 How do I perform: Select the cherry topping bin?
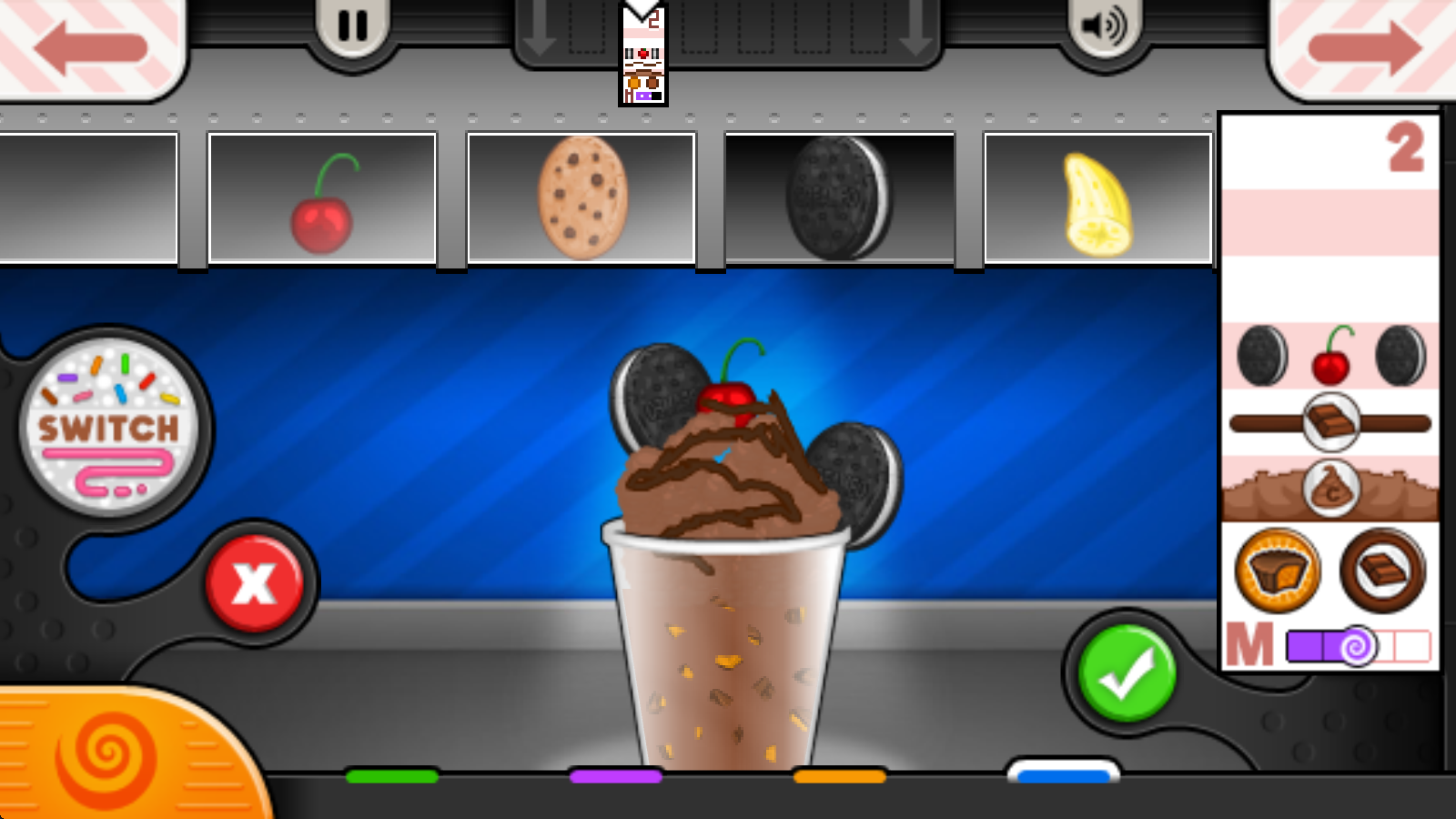[x=322, y=198]
